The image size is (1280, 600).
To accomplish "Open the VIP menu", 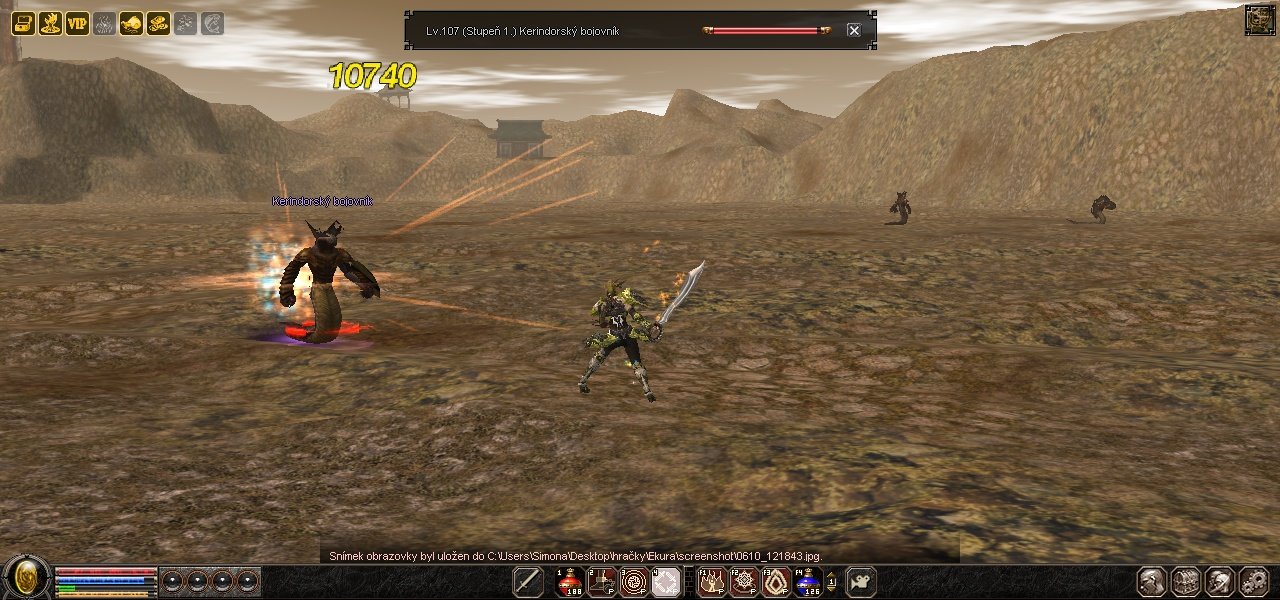I will coord(77,24).
